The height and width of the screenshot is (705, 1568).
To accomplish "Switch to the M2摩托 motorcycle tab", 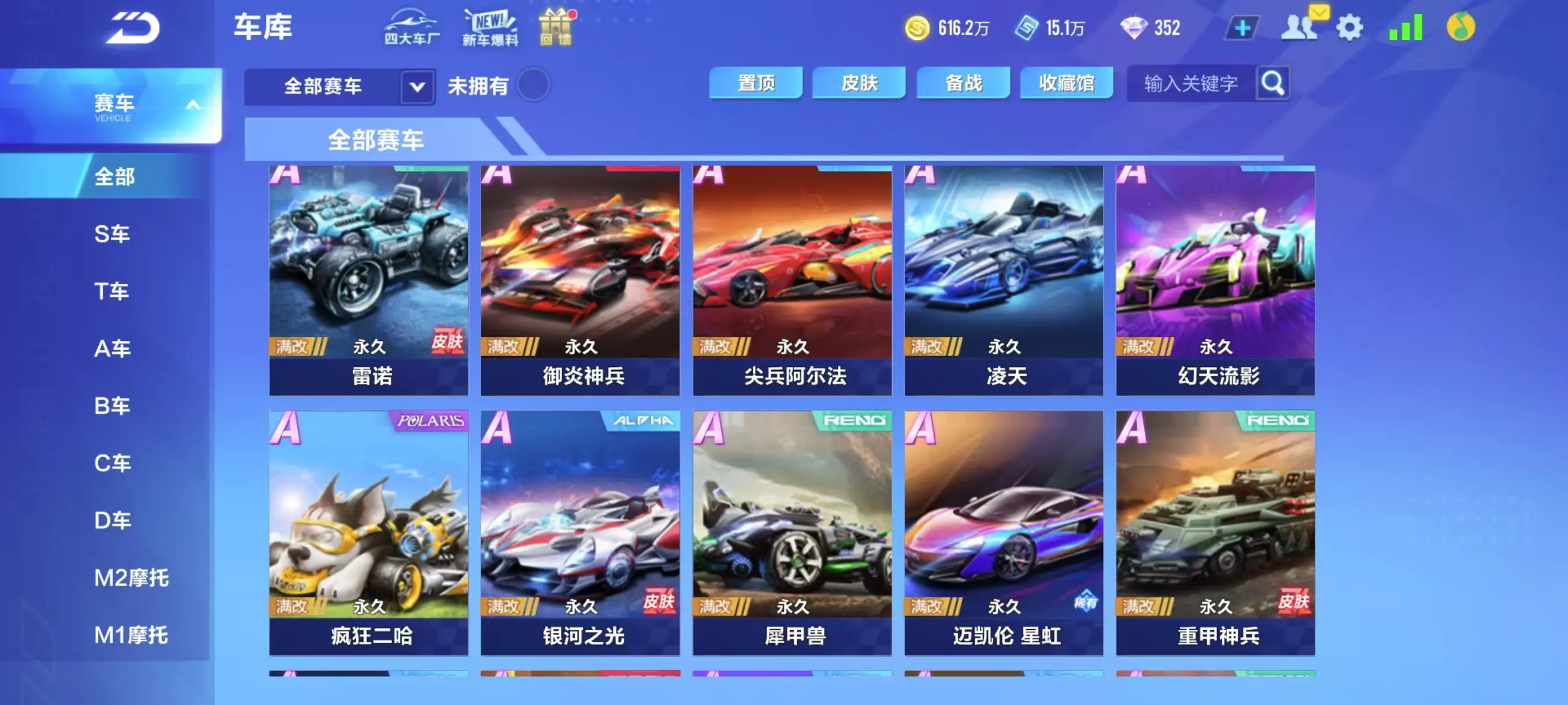I will coord(131,577).
